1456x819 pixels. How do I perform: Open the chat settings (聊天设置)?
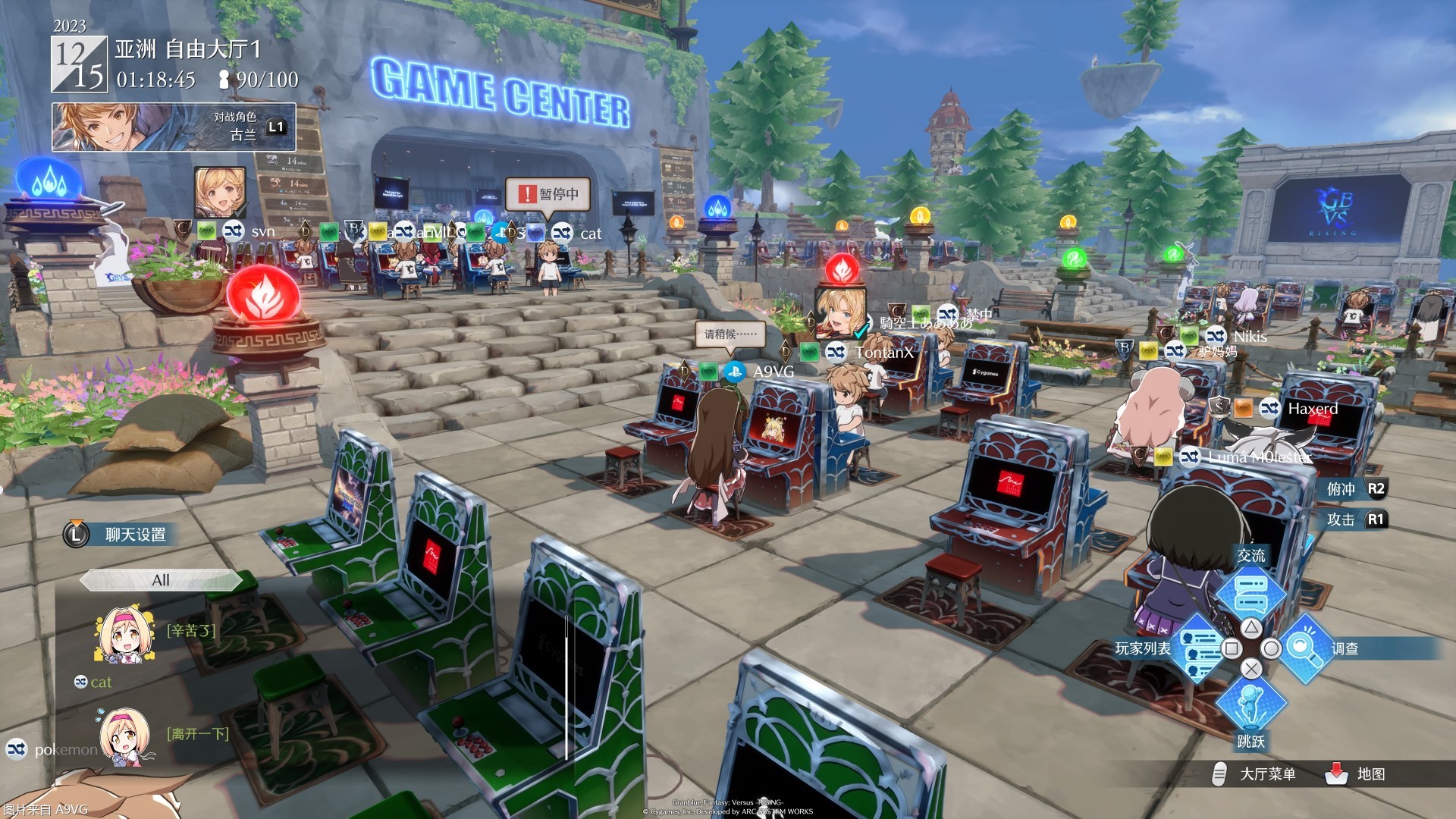coord(135,535)
